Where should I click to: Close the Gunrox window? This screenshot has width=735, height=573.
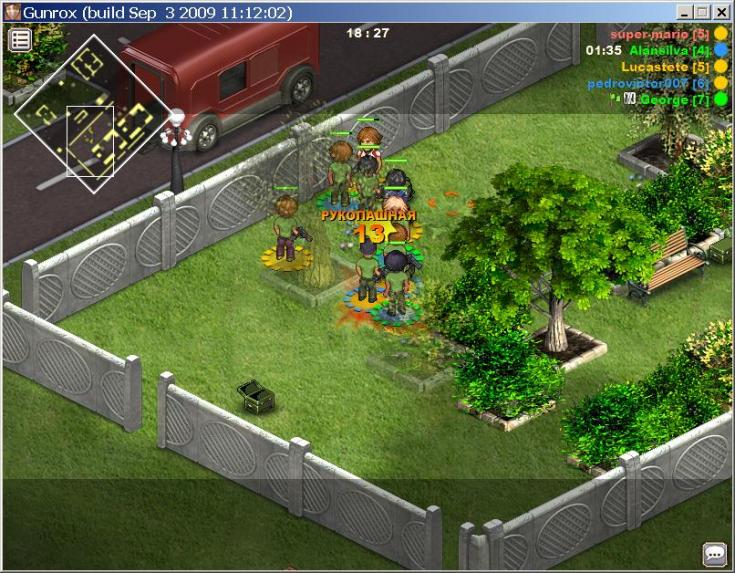click(x=722, y=13)
